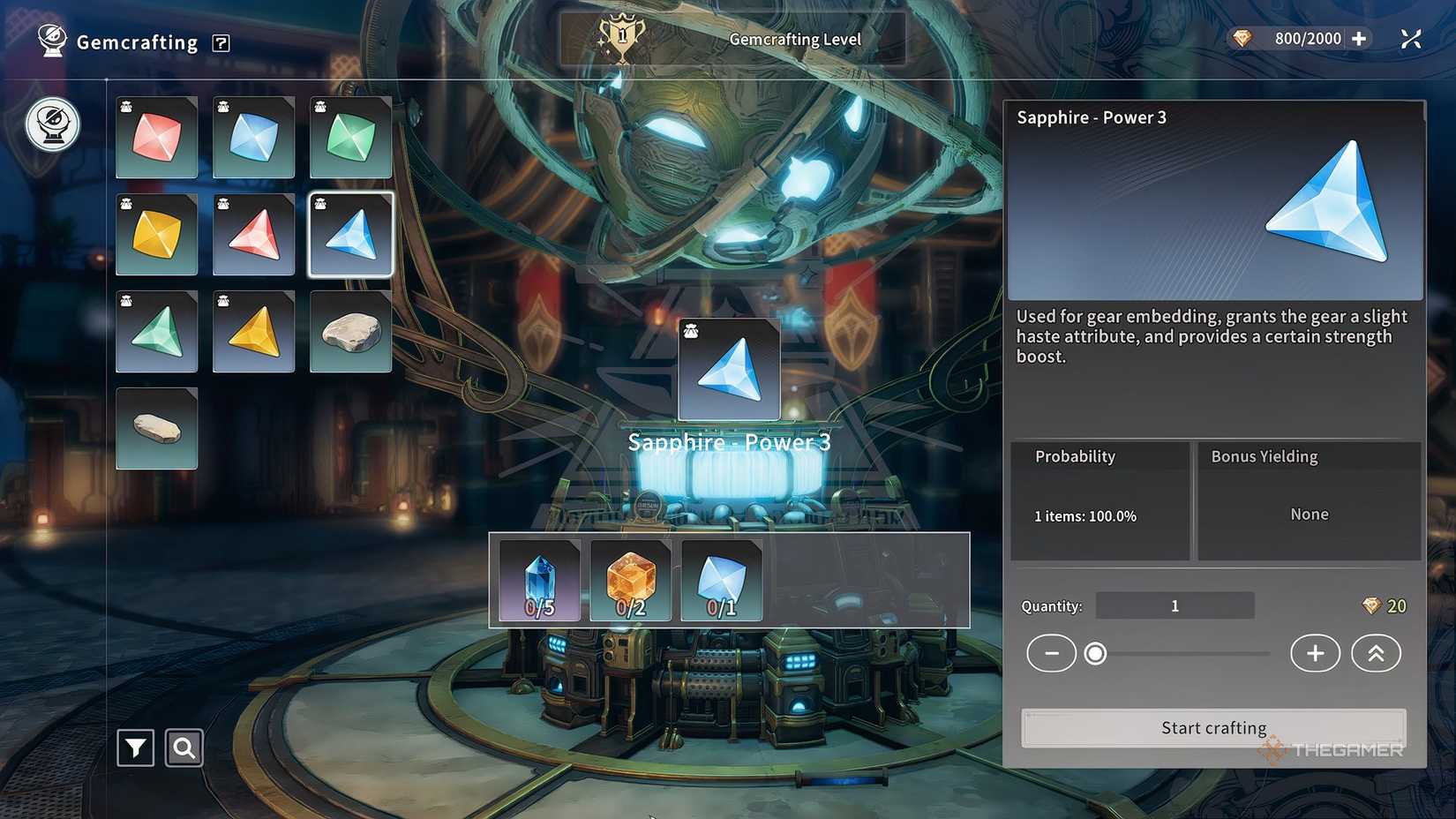
Task: Activate the search magnifier
Action: tap(184, 748)
